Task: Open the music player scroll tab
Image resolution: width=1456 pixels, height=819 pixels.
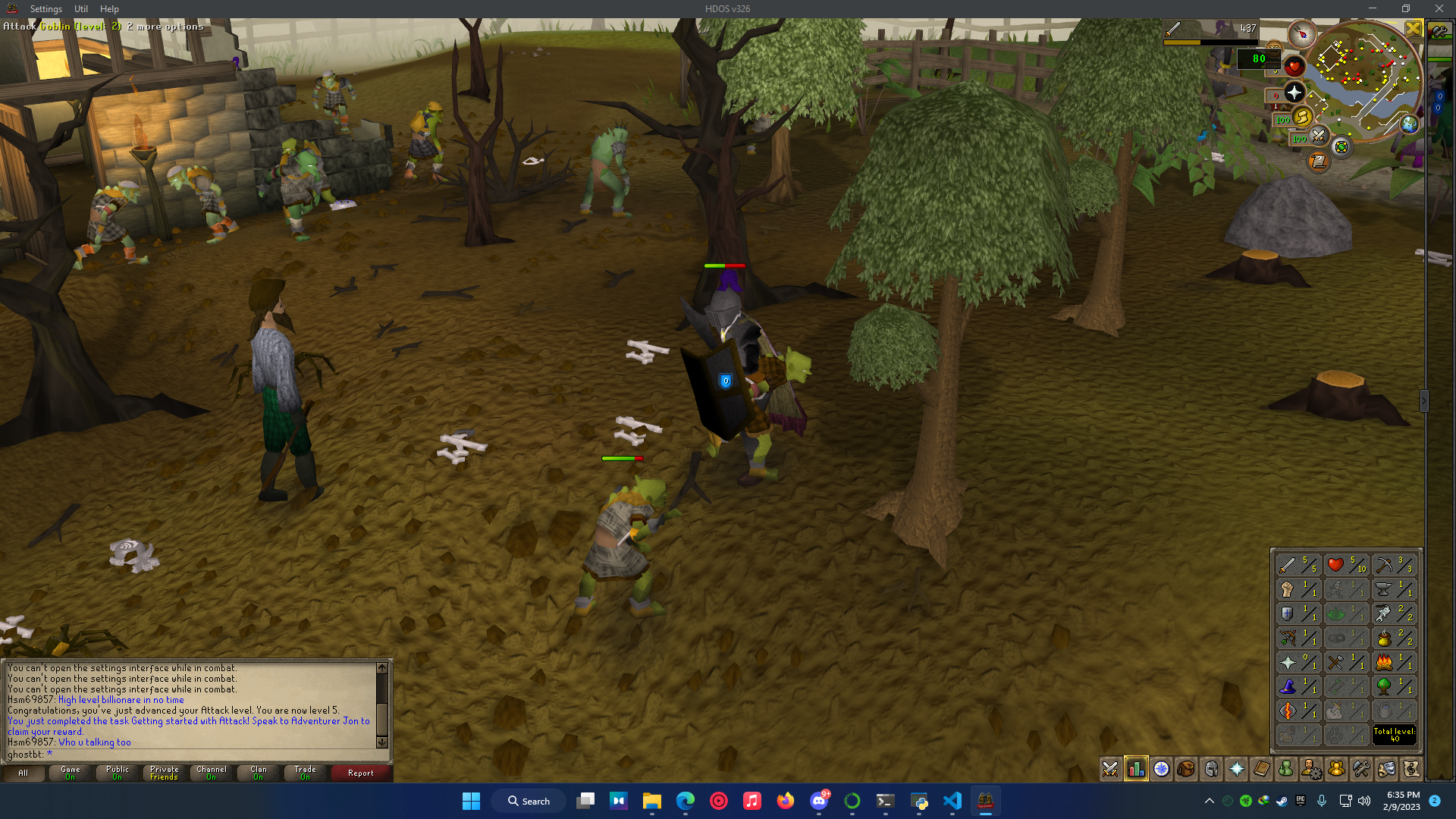Action: click(1413, 769)
